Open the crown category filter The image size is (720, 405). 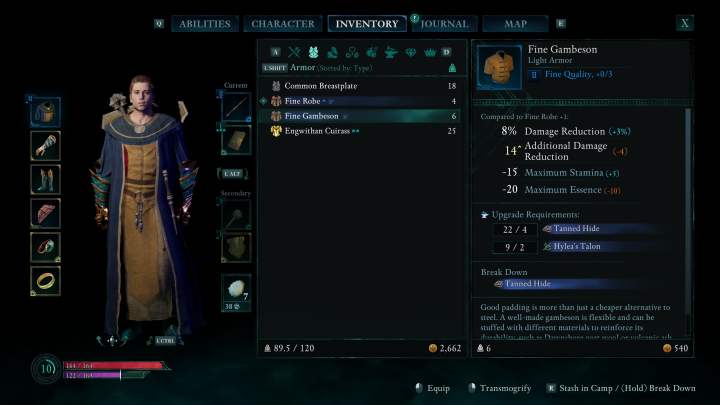(x=428, y=52)
